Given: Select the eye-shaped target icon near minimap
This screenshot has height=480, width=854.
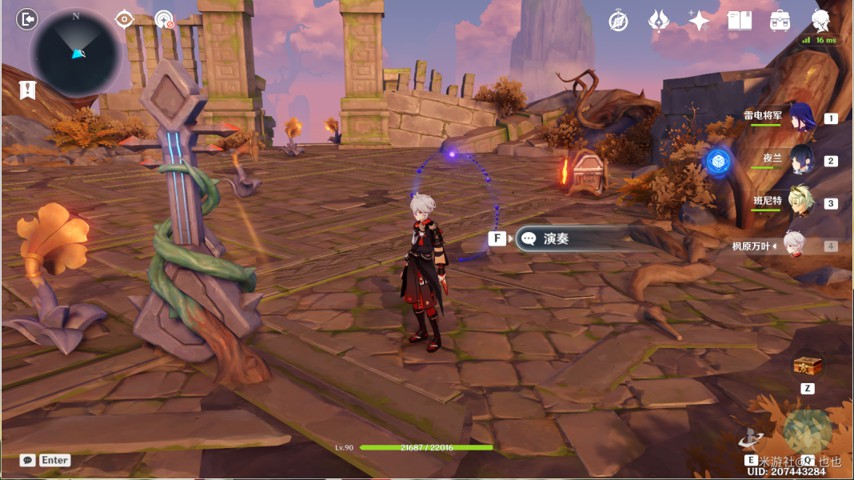Looking at the screenshot, I should 124,18.
